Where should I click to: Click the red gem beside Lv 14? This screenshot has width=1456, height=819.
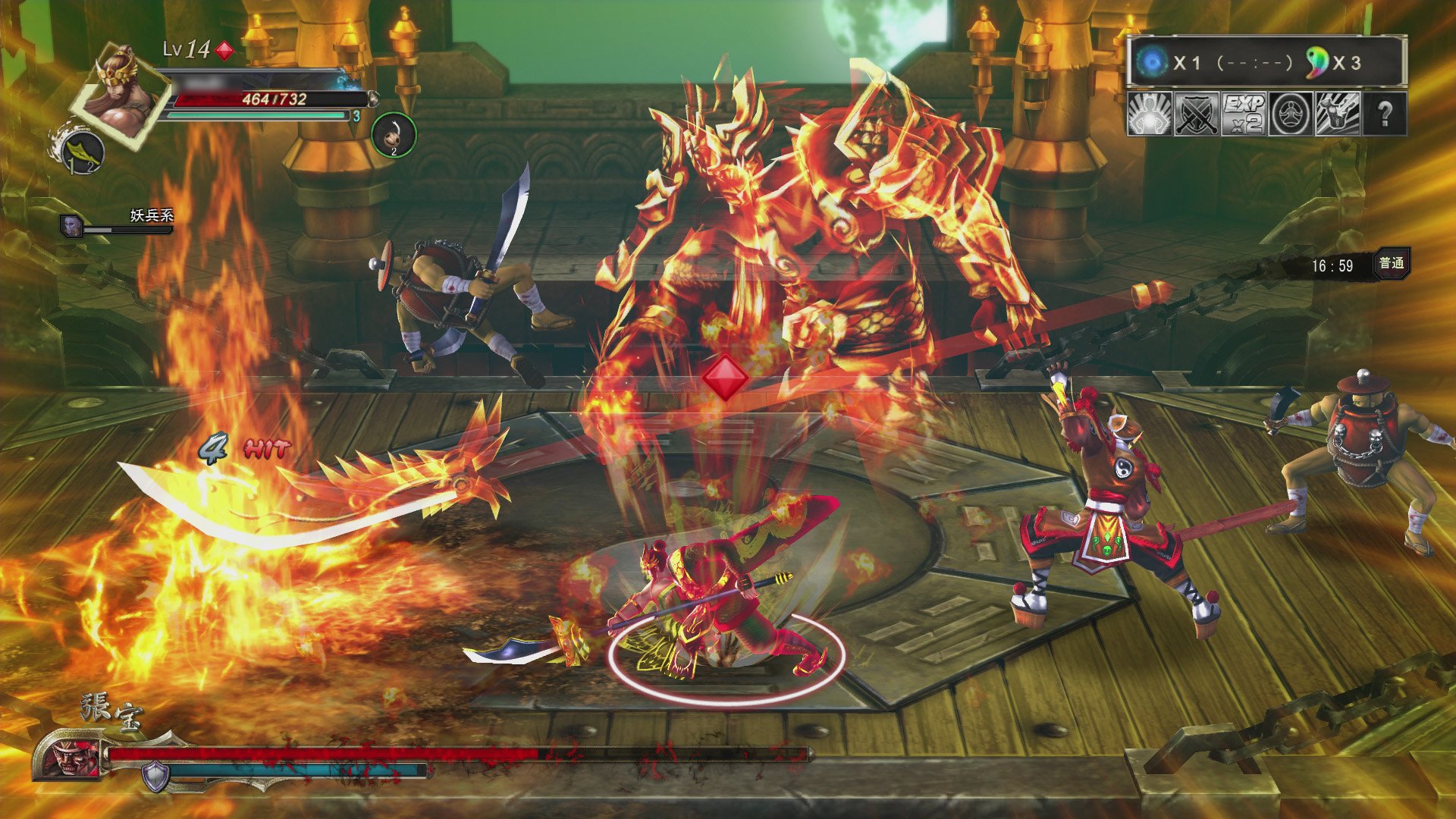(x=224, y=50)
